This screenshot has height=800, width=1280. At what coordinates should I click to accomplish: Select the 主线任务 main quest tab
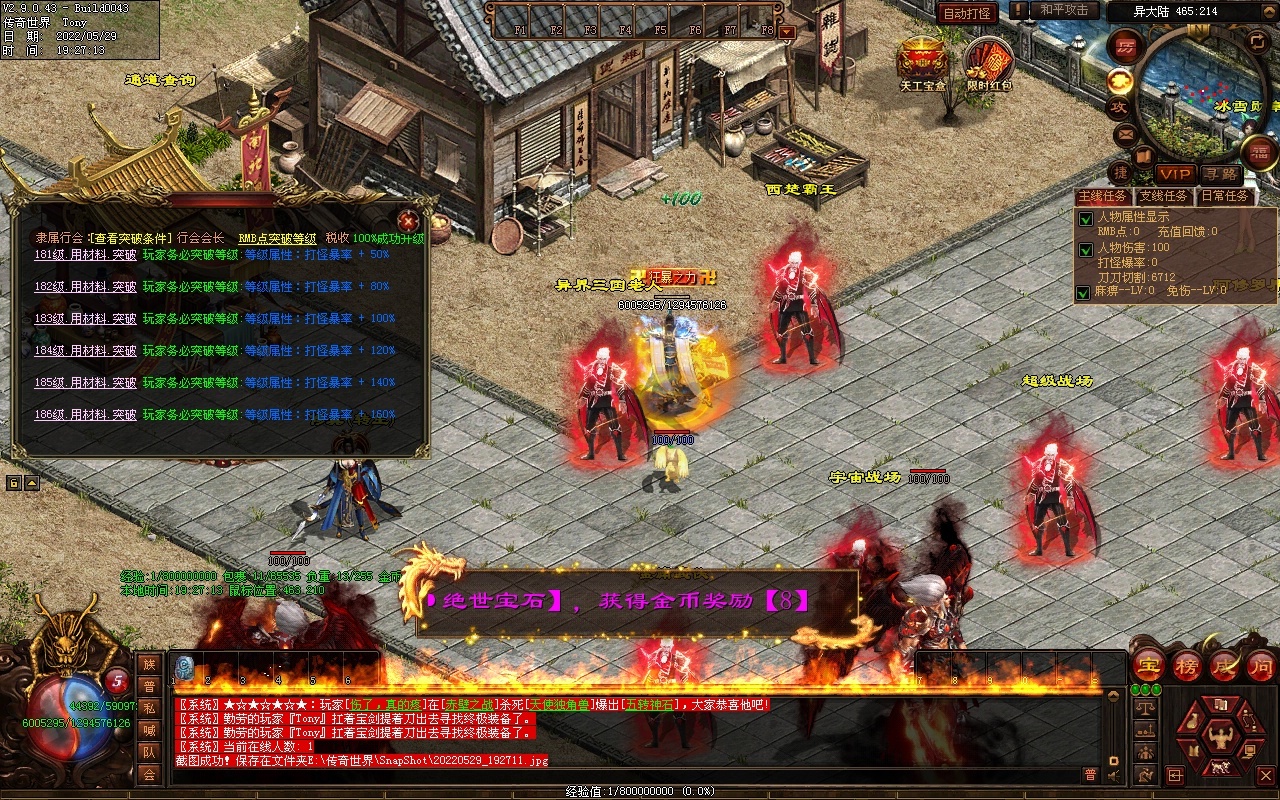(1103, 197)
